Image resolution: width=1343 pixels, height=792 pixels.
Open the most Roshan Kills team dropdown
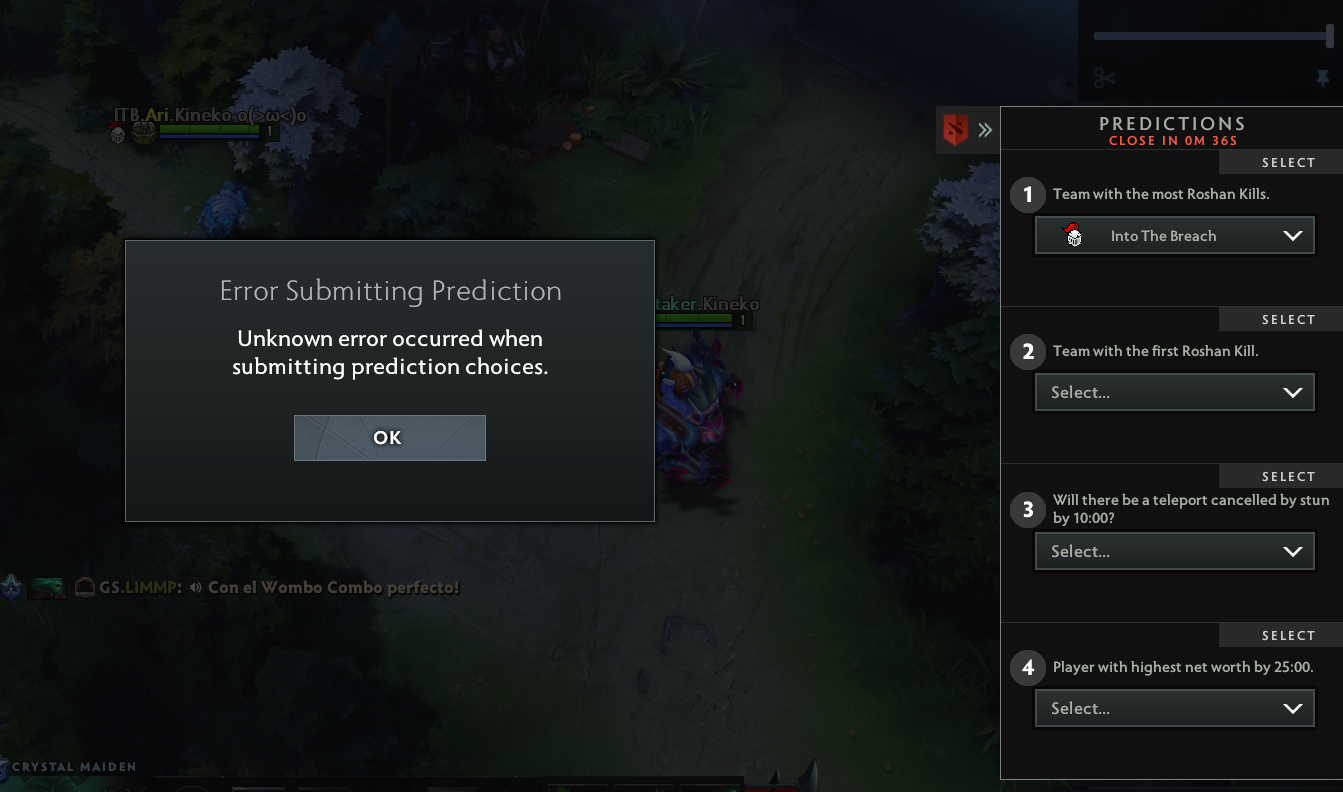click(1175, 235)
